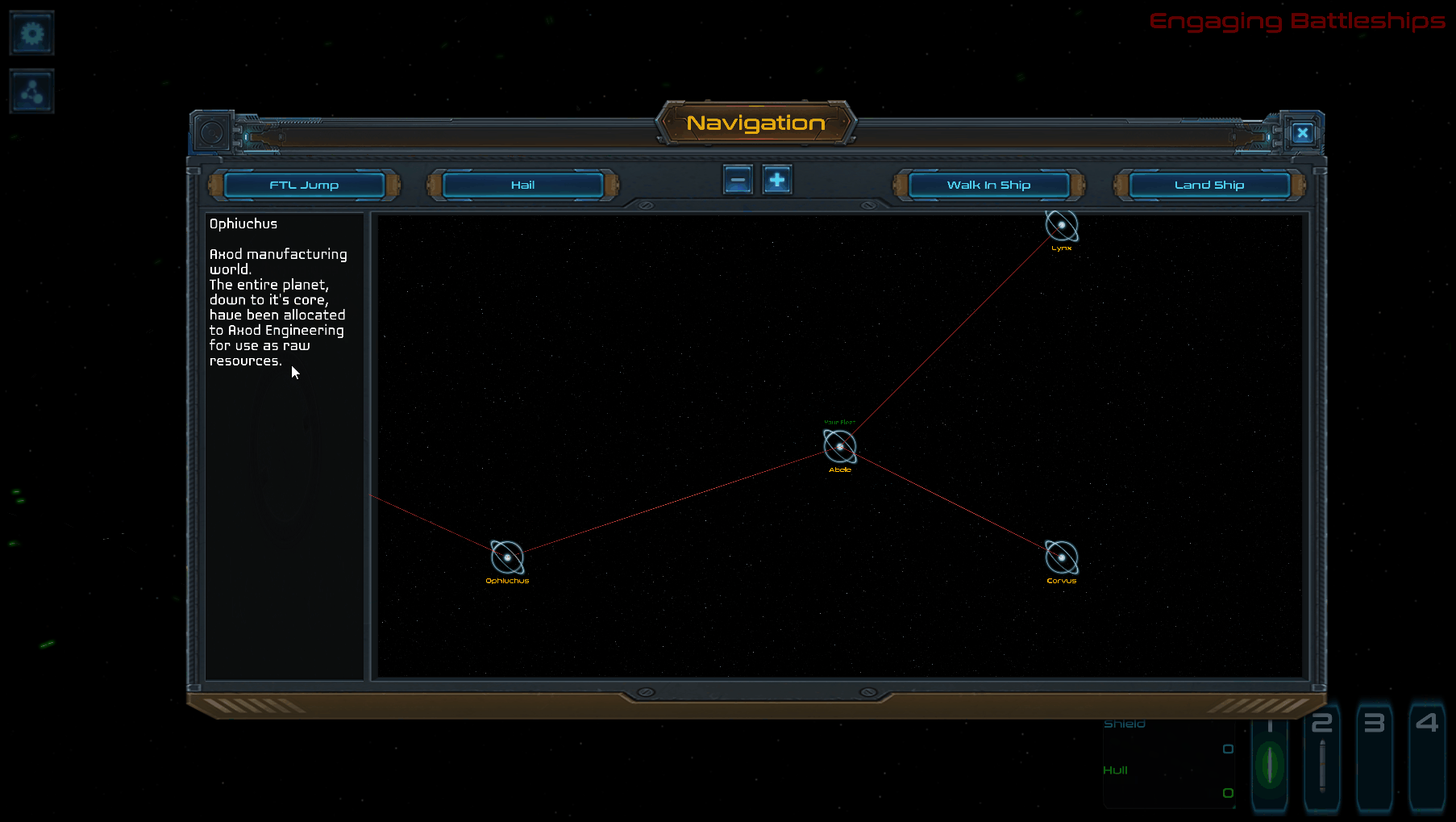Click the Navigation title header
This screenshot has height=822, width=1456.
coord(755,123)
